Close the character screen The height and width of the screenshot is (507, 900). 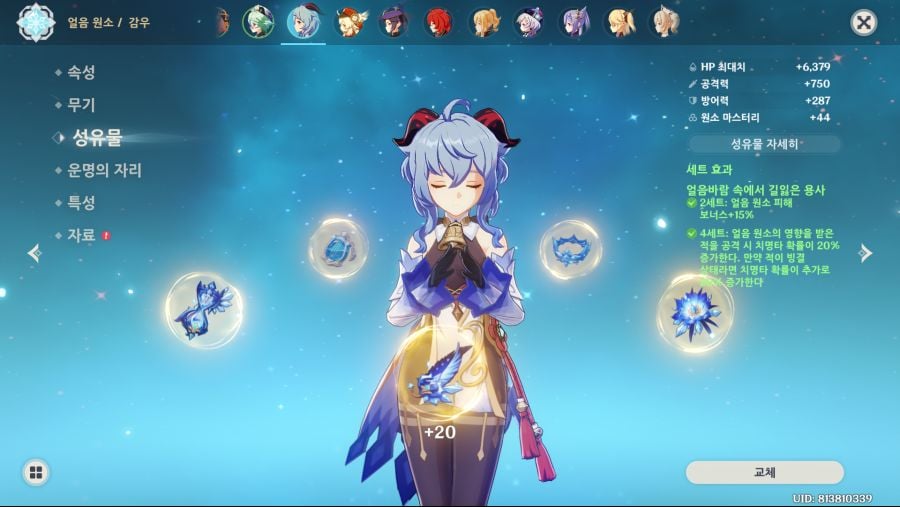[x=863, y=23]
